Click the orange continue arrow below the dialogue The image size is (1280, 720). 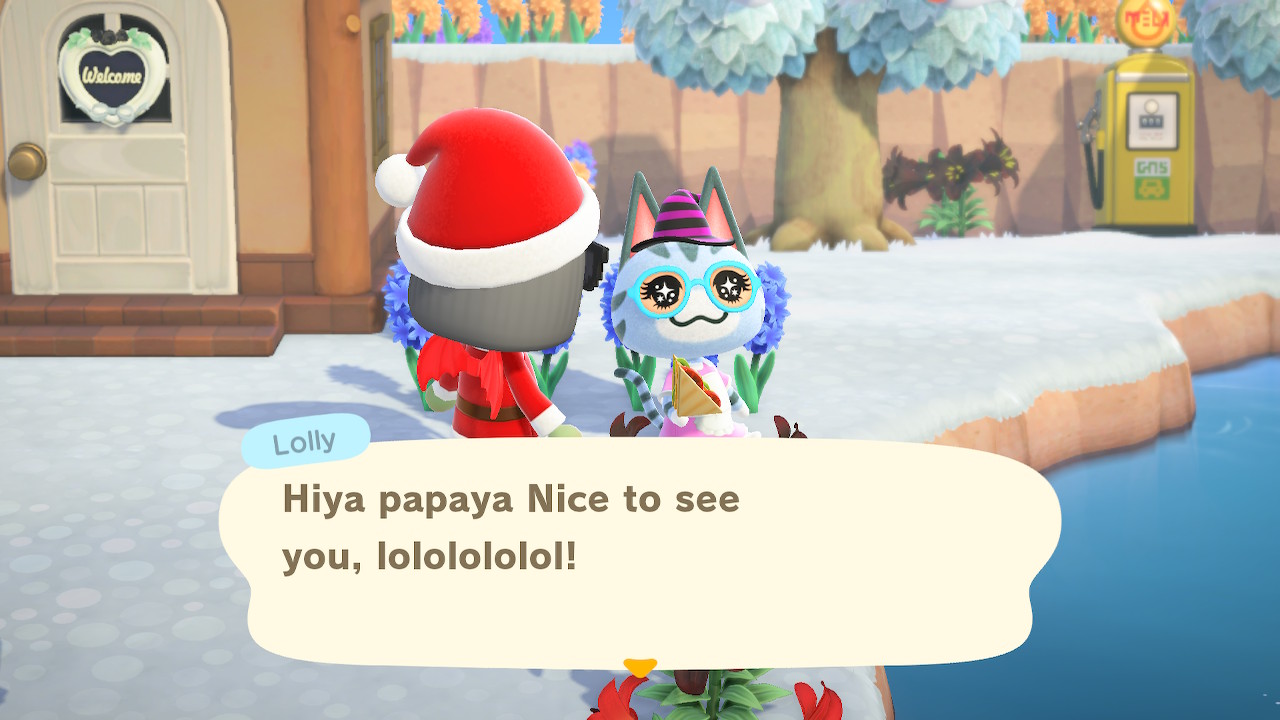(x=640, y=666)
